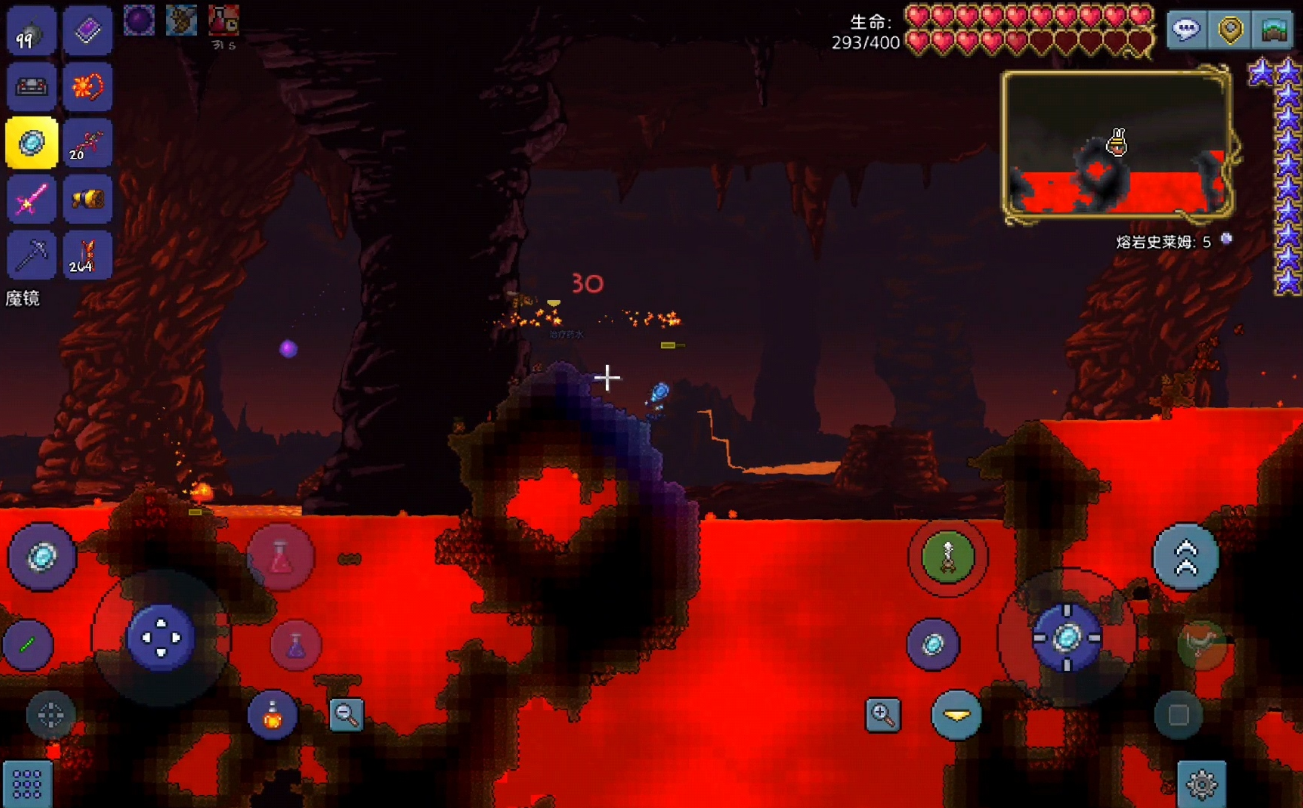Tap the orange buff potion button

(x=272, y=714)
